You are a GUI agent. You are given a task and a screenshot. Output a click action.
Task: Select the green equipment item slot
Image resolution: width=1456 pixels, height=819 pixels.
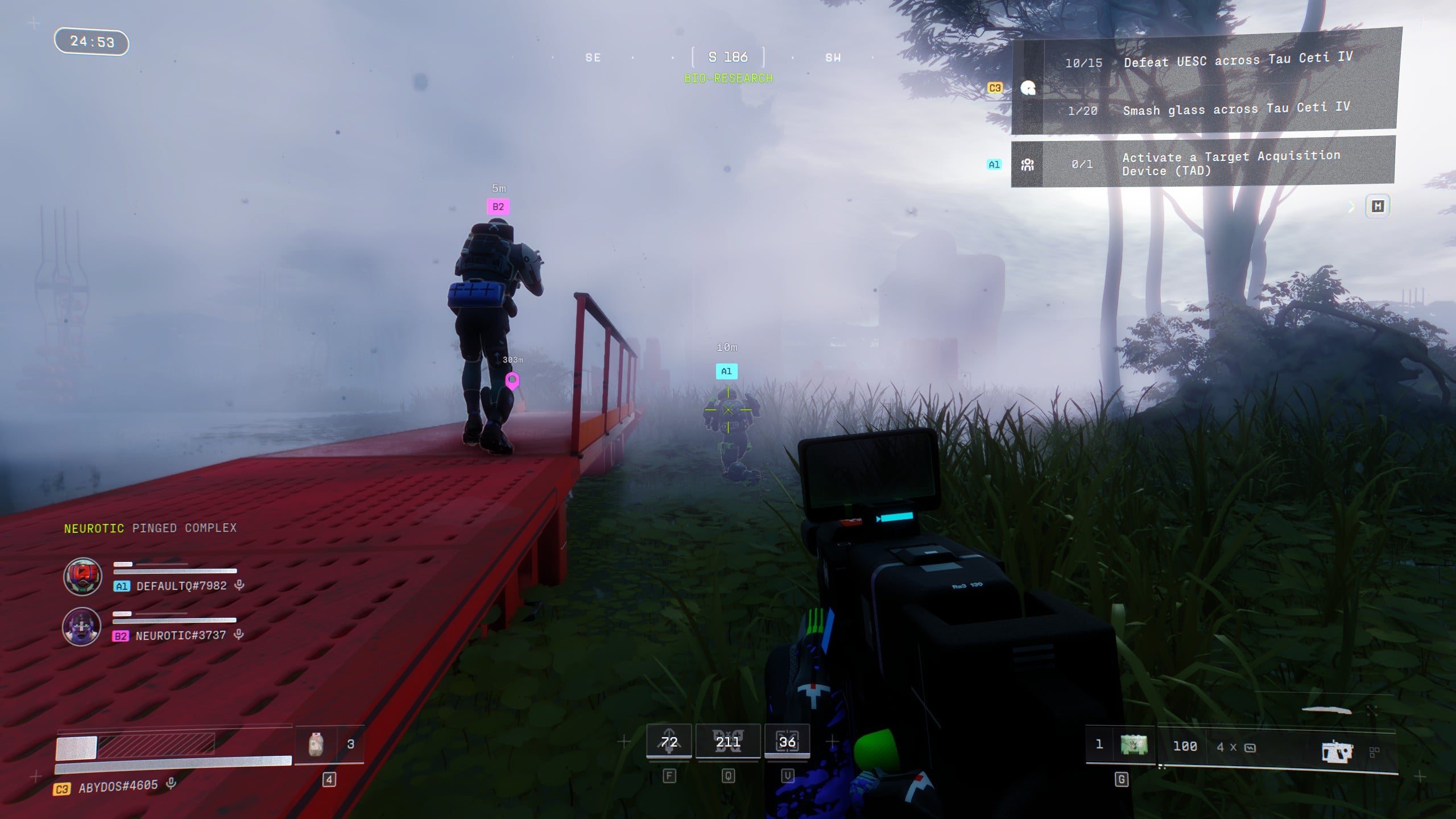click(1134, 744)
